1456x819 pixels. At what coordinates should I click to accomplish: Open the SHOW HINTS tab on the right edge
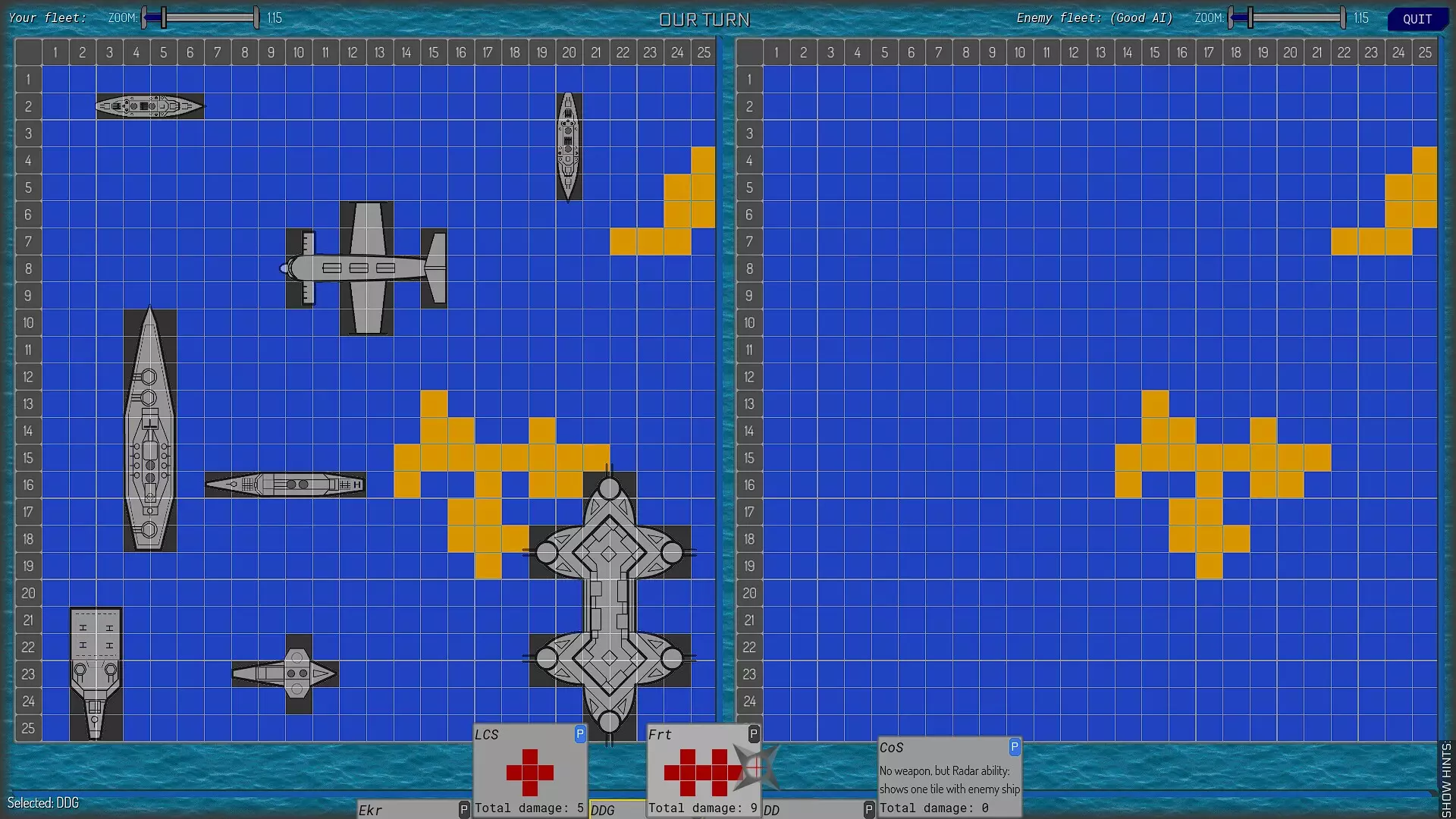(x=1447, y=773)
